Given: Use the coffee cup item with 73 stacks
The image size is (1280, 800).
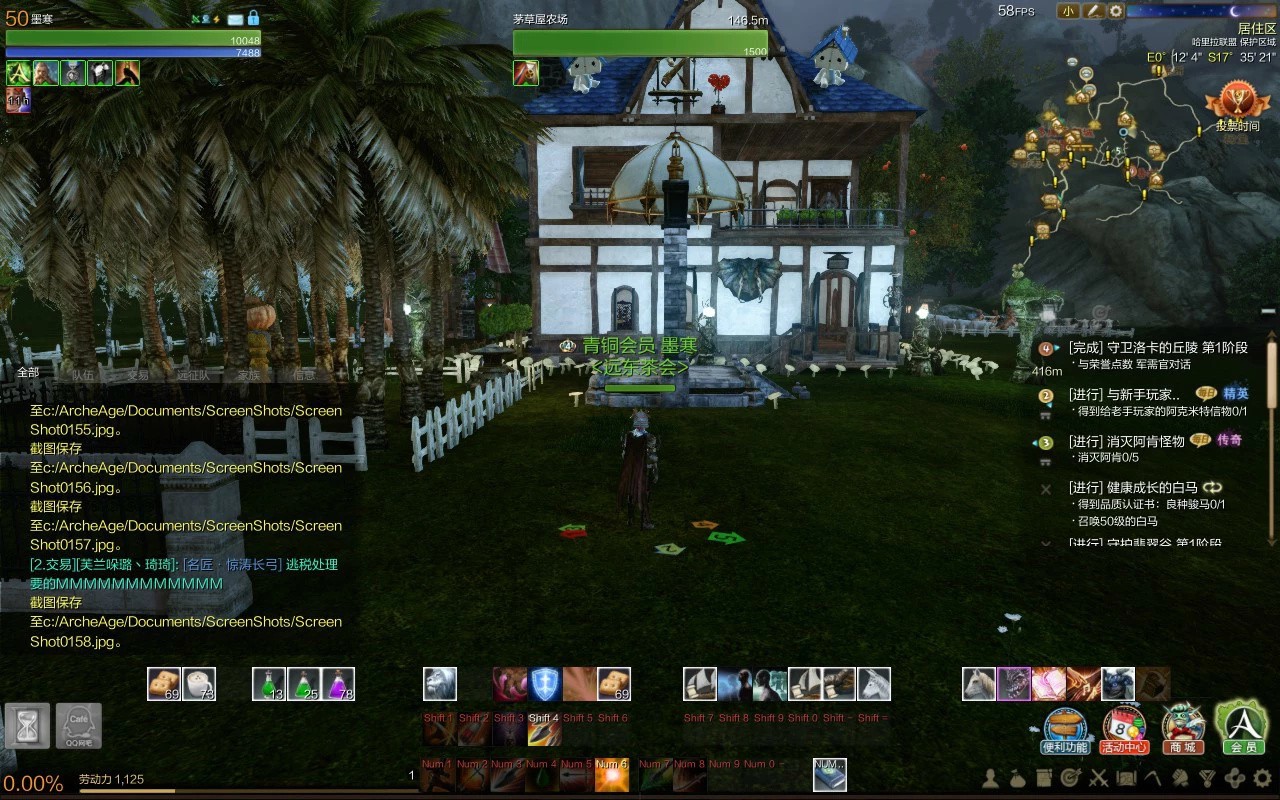Looking at the screenshot, I should pos(199,684).
